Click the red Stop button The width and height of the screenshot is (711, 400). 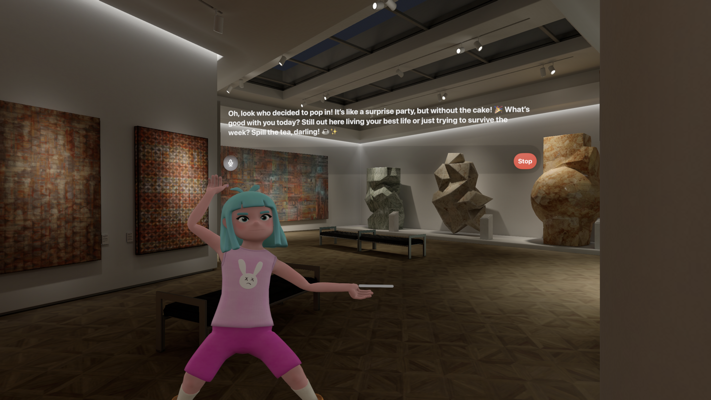(524, 161)
